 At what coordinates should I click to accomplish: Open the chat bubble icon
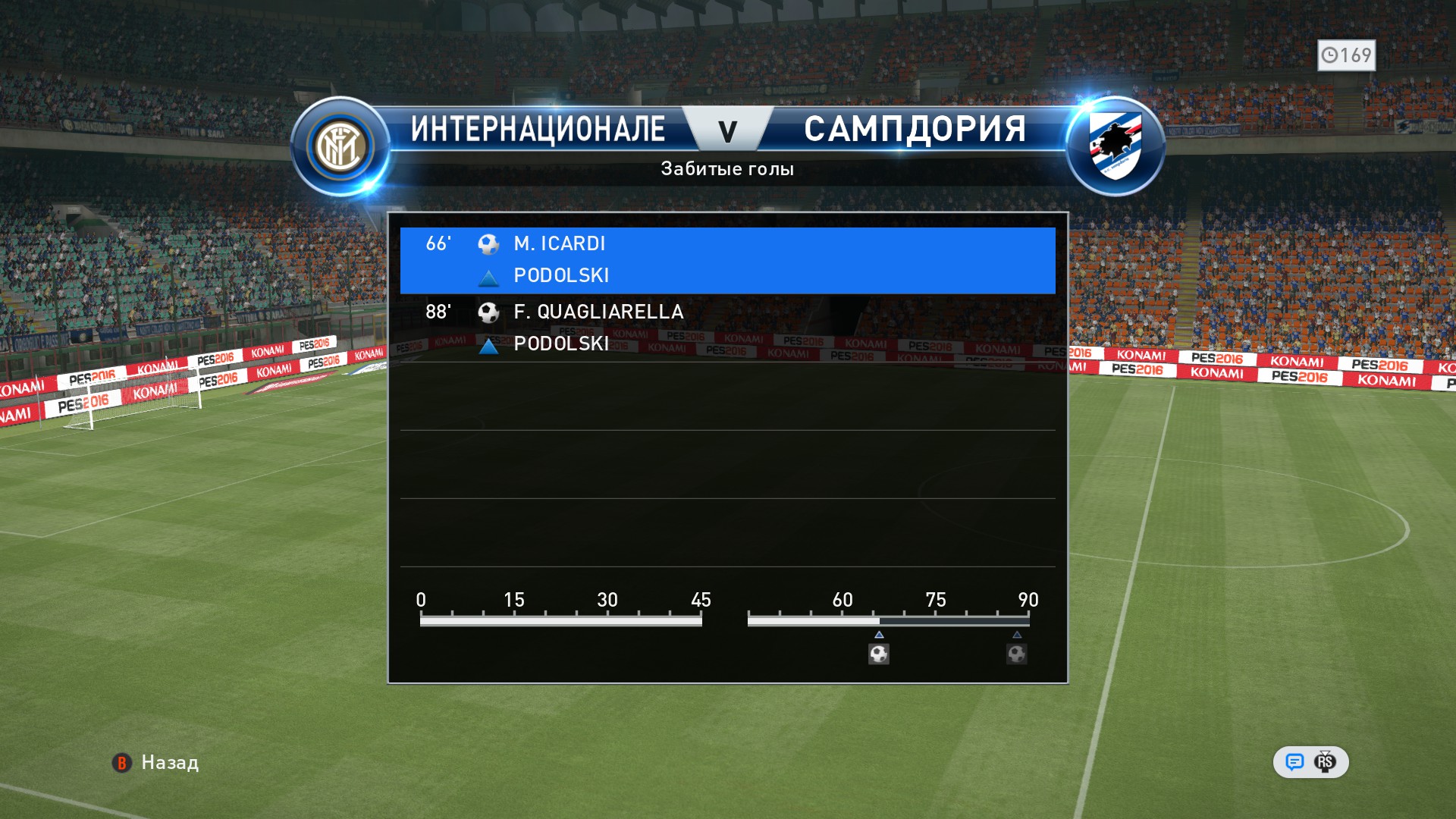pyautogui.click(x=1294, y=762)
